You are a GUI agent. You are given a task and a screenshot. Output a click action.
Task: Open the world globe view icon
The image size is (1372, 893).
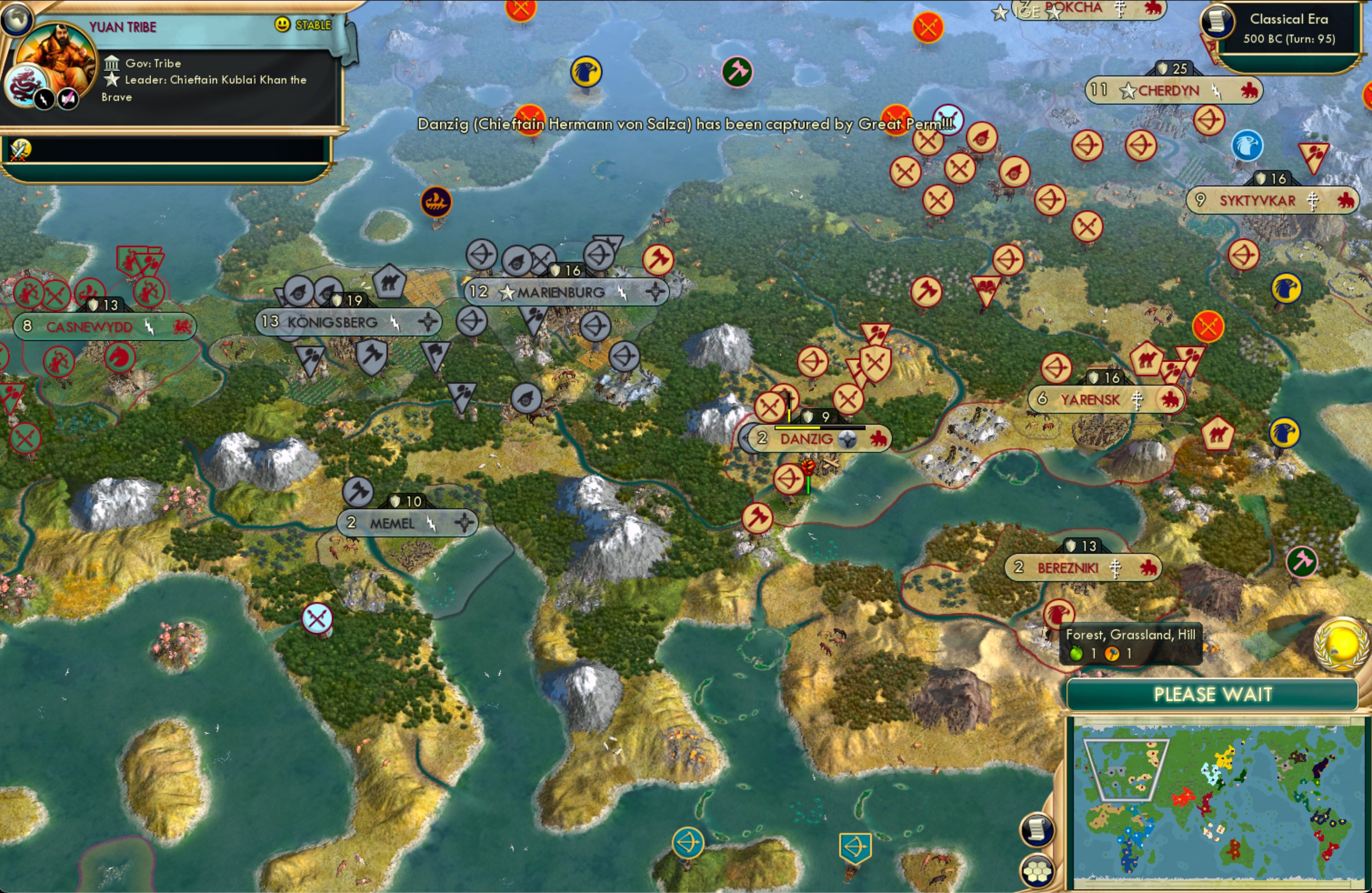pos(17,19)
